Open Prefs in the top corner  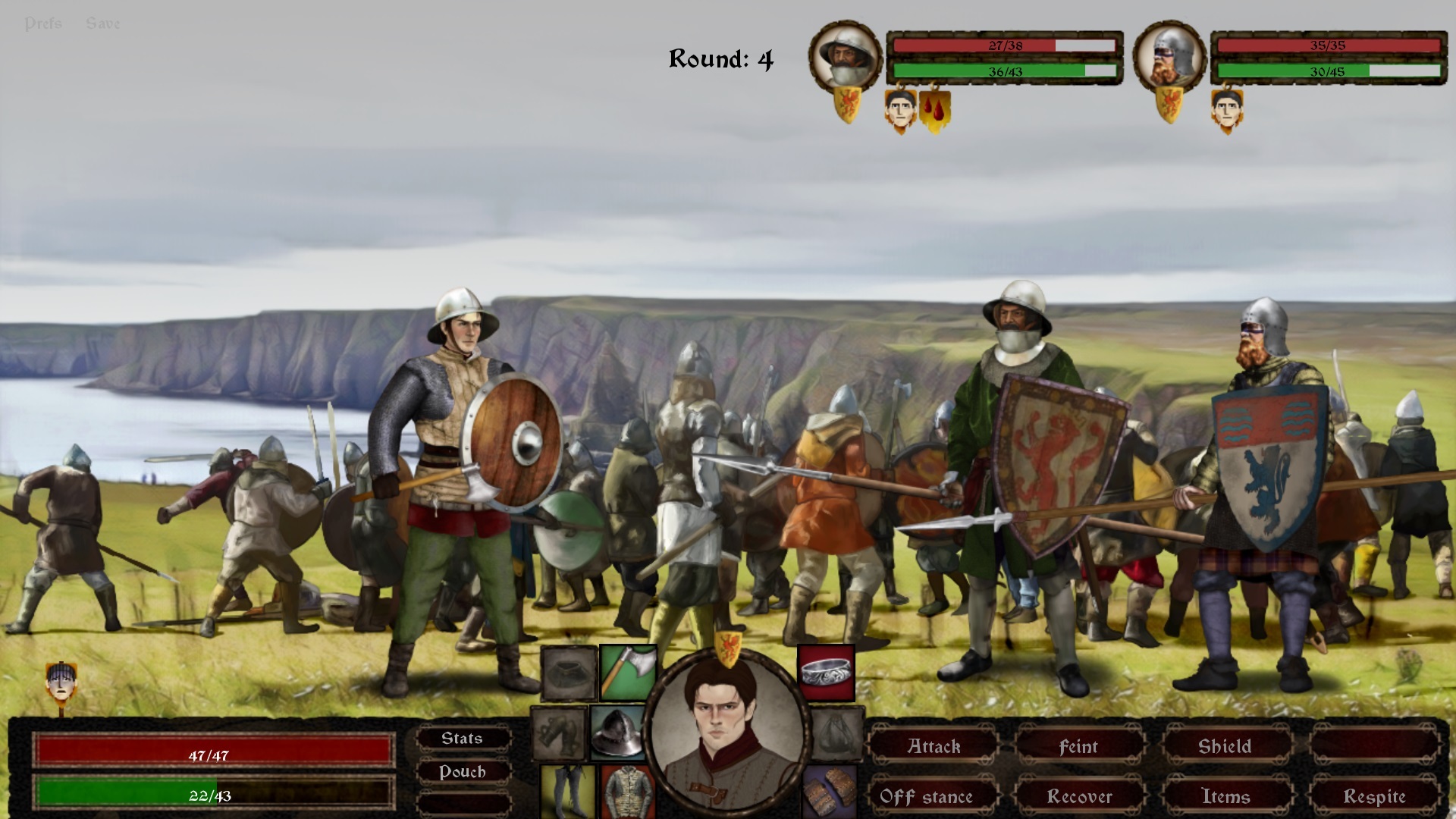tap(43, 24)
